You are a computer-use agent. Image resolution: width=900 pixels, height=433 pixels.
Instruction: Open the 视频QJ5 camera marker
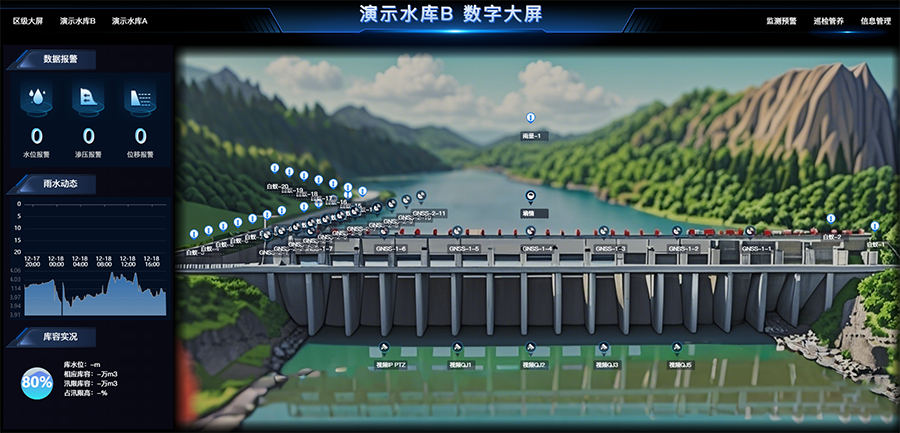[x=678, y=348]
